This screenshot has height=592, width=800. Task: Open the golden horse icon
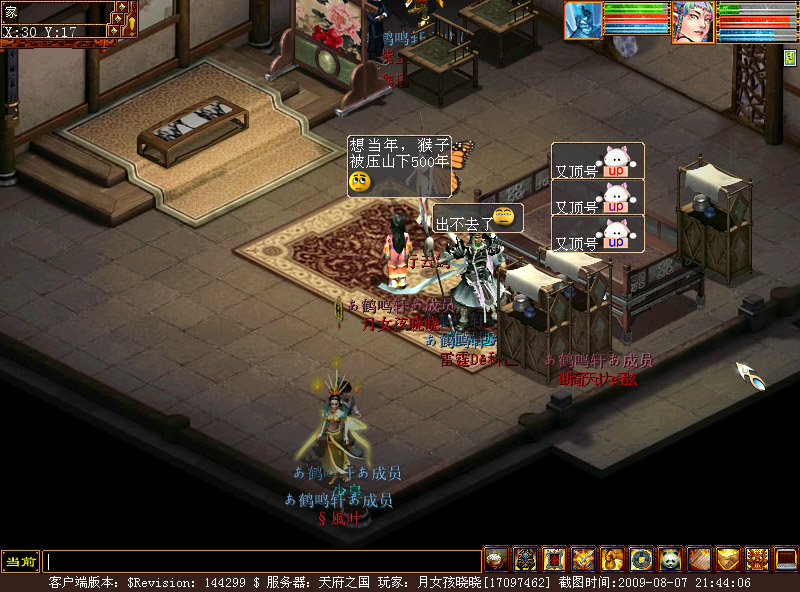[612, 560]
